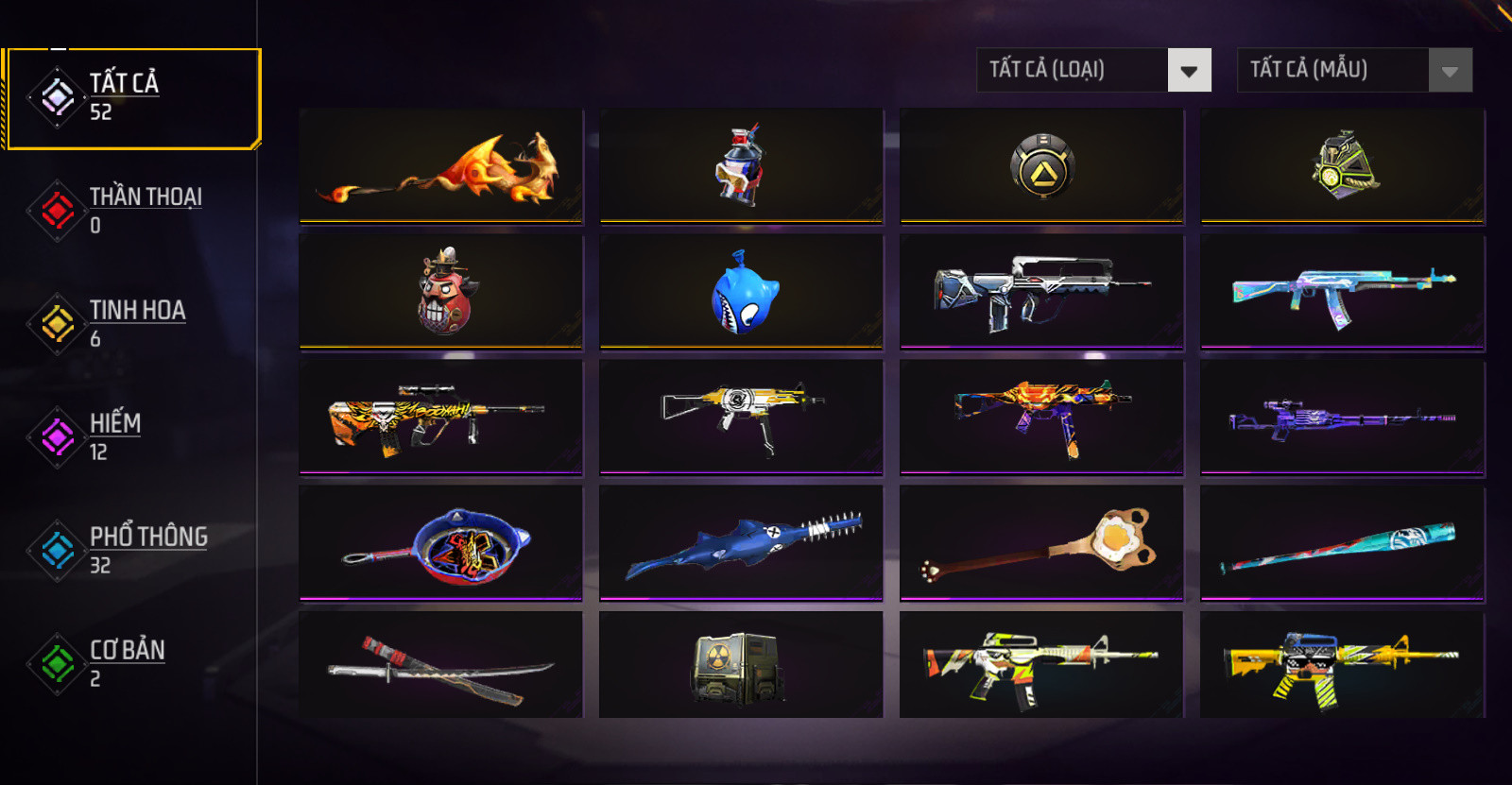The width and height of the screenshot is (1512, 785).
Task: Select the round yellow triangle emblem item
Action: pos(1041,166)
